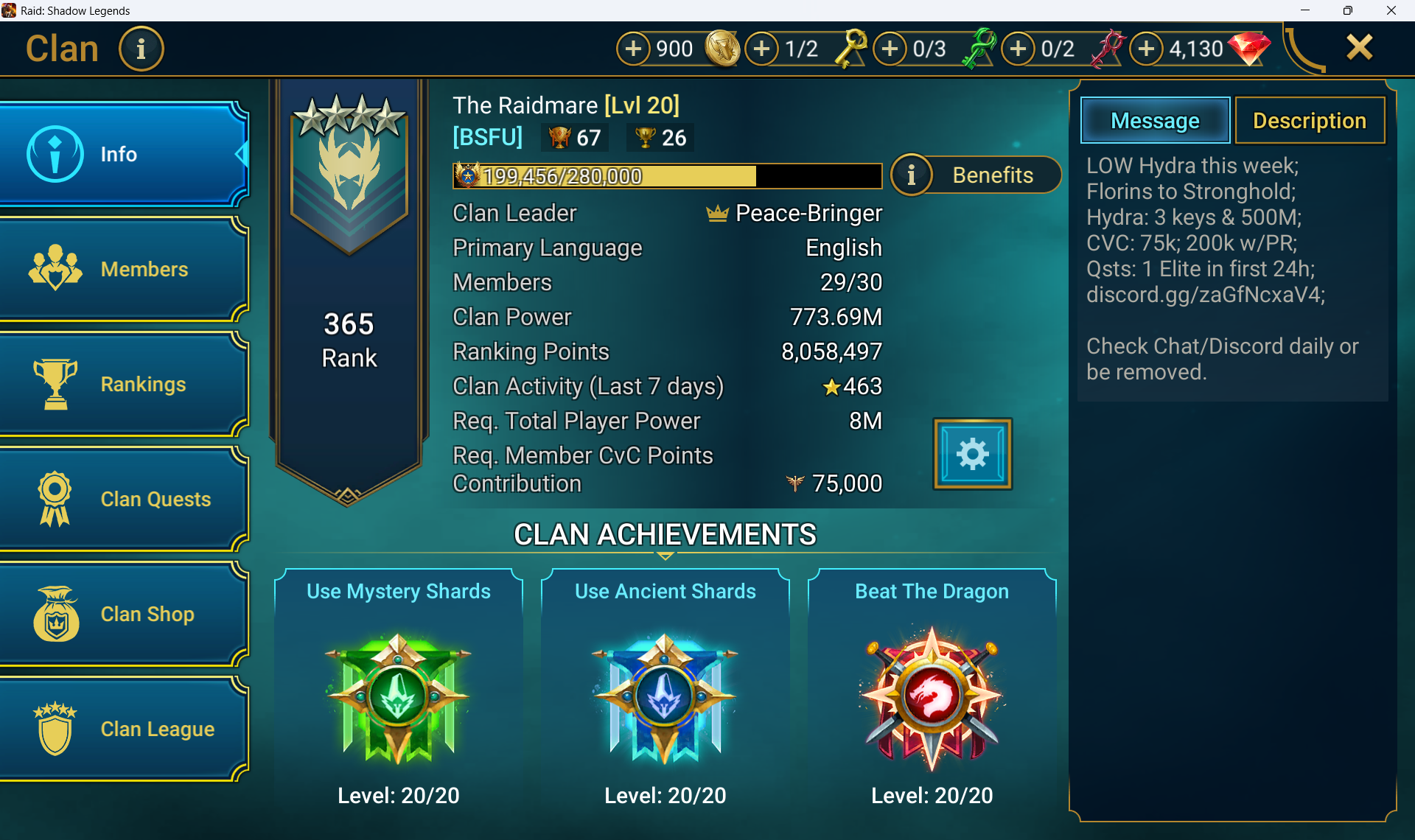Open the Clan League page
1415x840 pixels.
point(124,729)
